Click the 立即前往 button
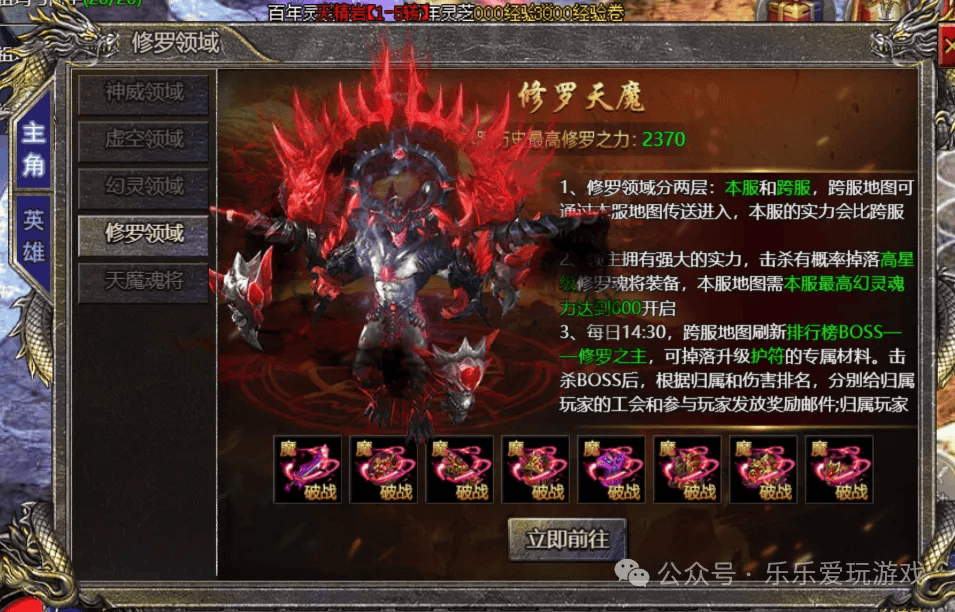 [566, 539]
